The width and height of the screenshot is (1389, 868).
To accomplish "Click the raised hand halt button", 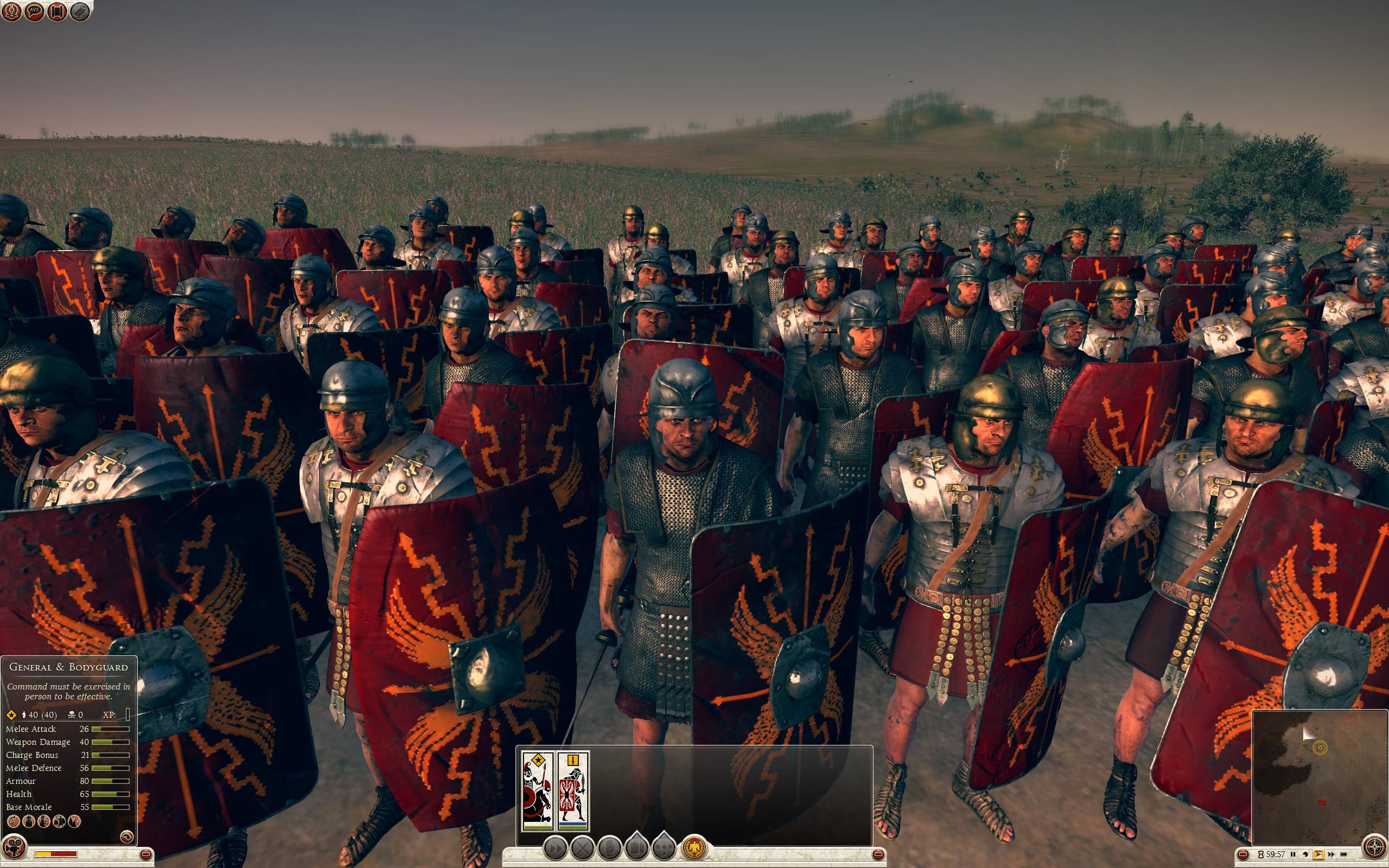I will (x=609, y=848).
